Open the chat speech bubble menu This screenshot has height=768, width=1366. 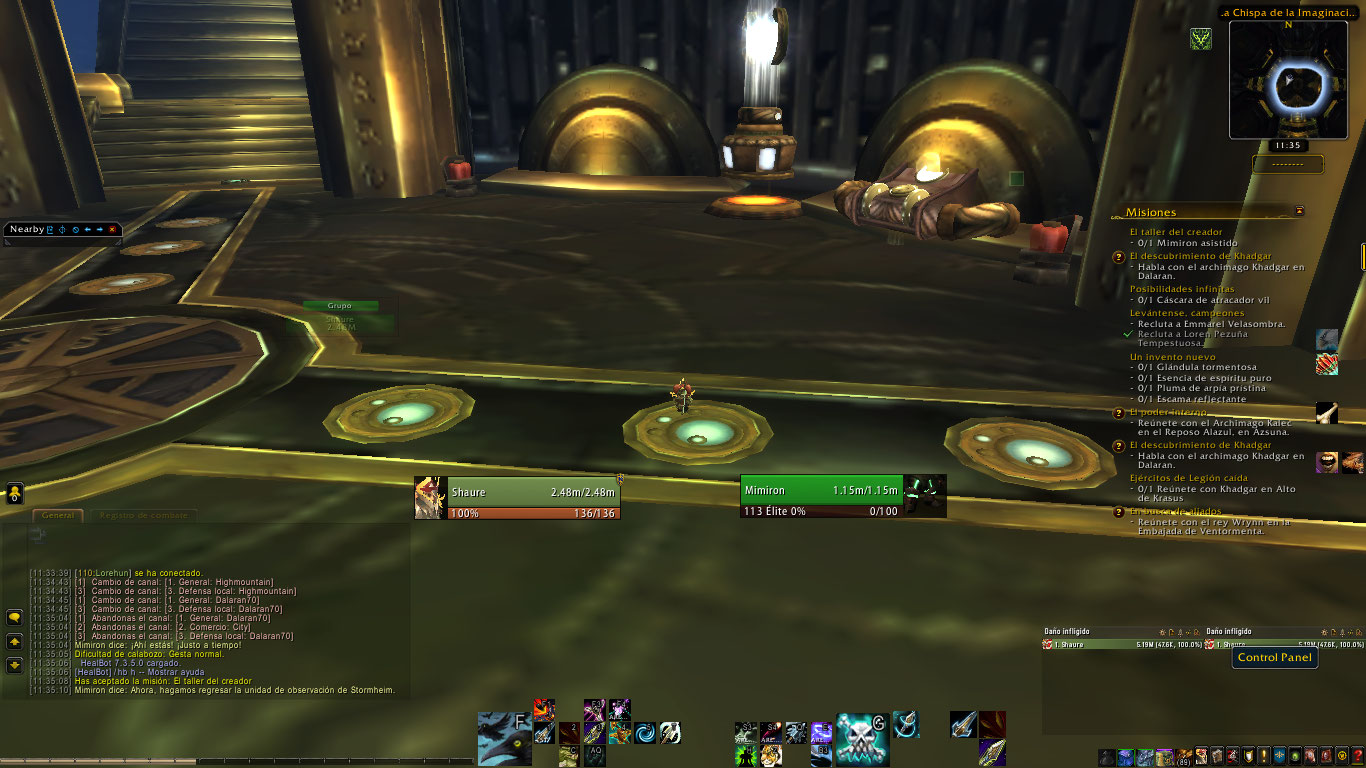click(15, 617)
